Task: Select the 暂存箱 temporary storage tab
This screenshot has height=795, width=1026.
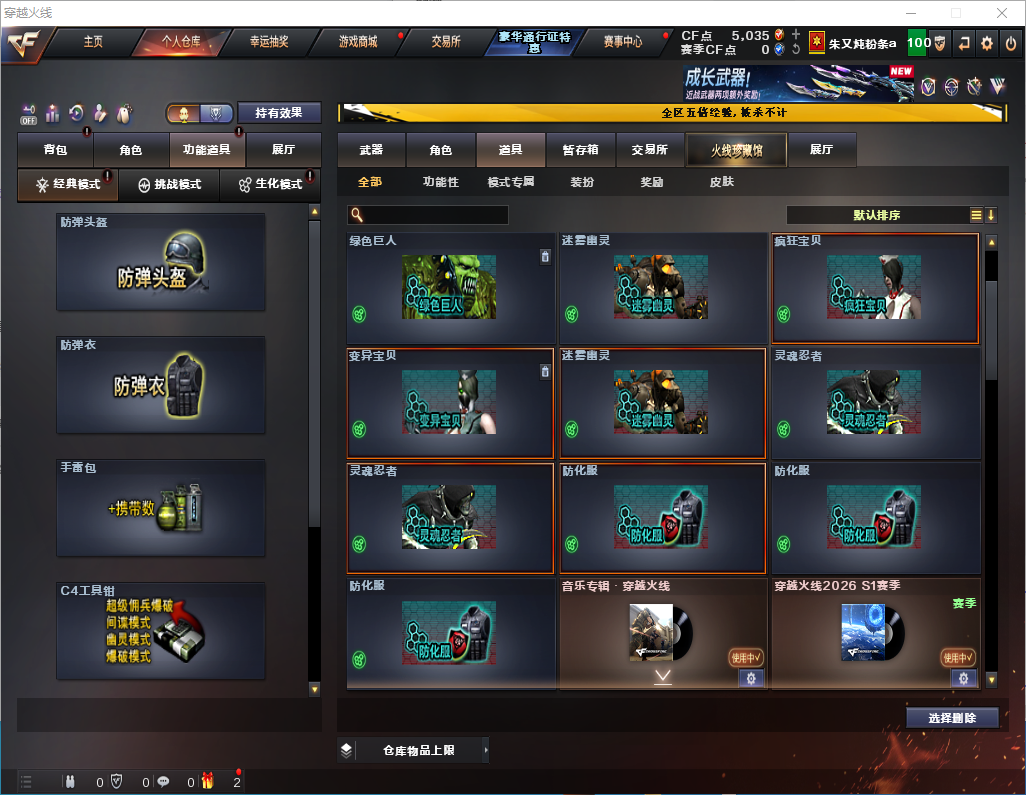Action: pos(580,150)
